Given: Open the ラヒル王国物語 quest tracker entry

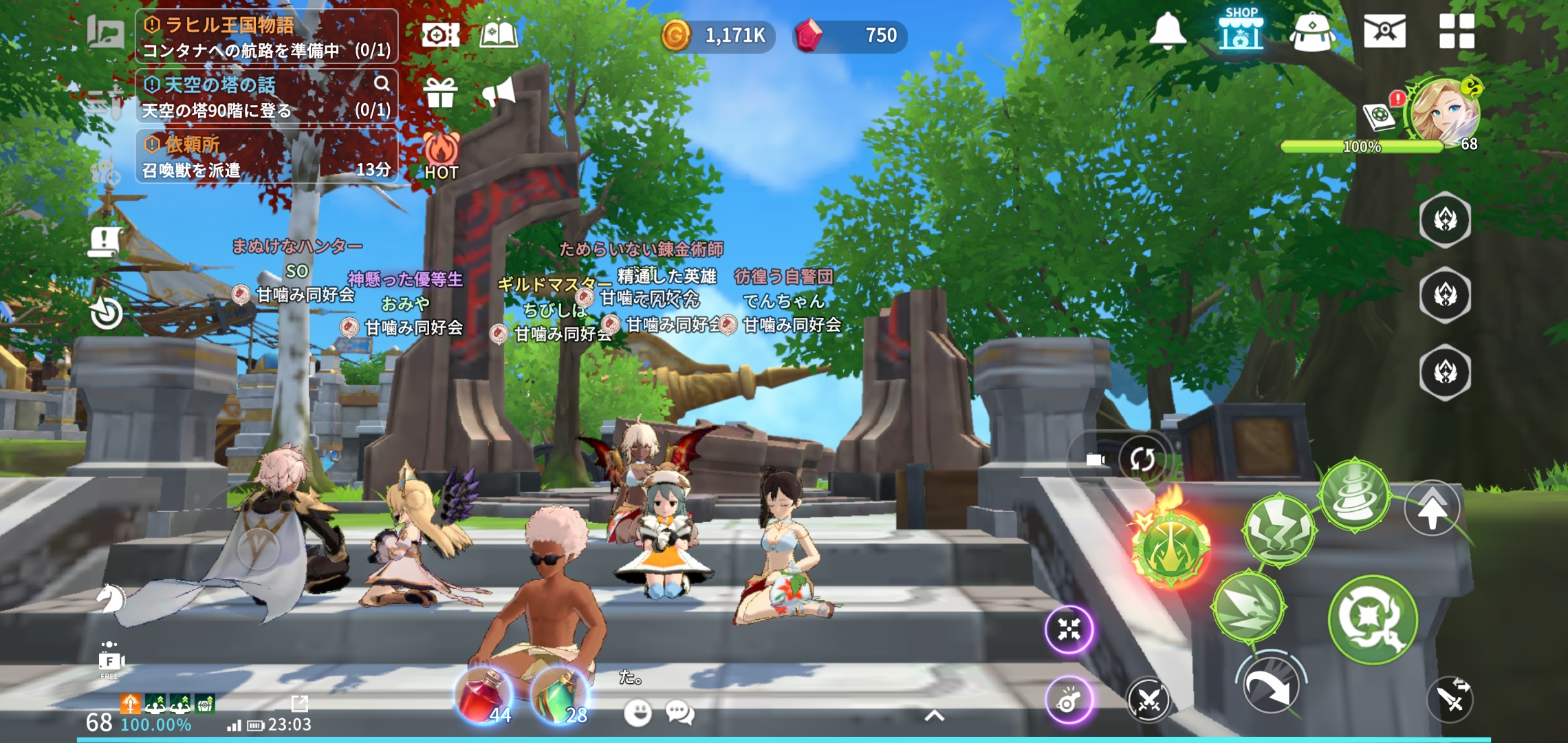Looking at the screenshot, I should pyautogui.click(x=267, y=37).
